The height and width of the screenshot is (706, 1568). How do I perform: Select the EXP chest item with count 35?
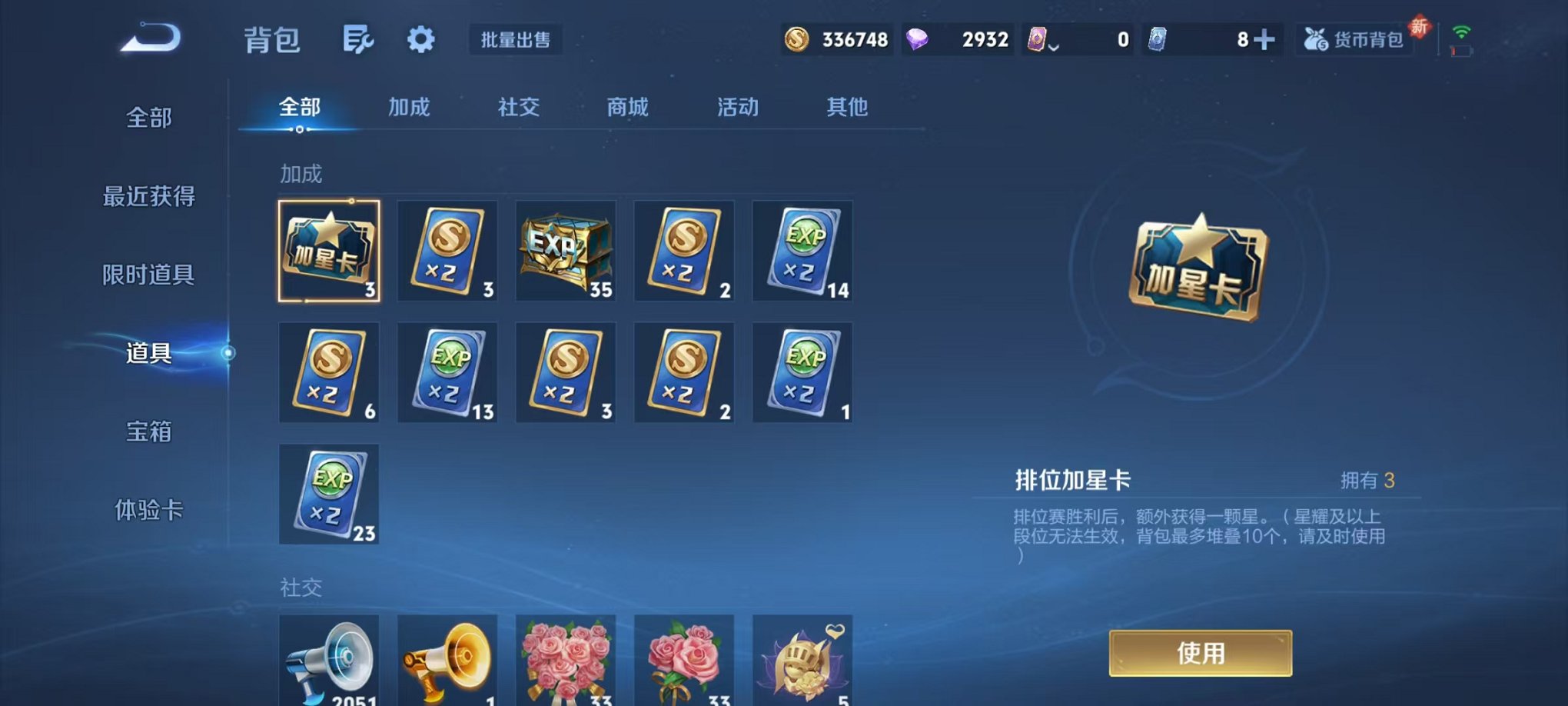coord(566,250)
